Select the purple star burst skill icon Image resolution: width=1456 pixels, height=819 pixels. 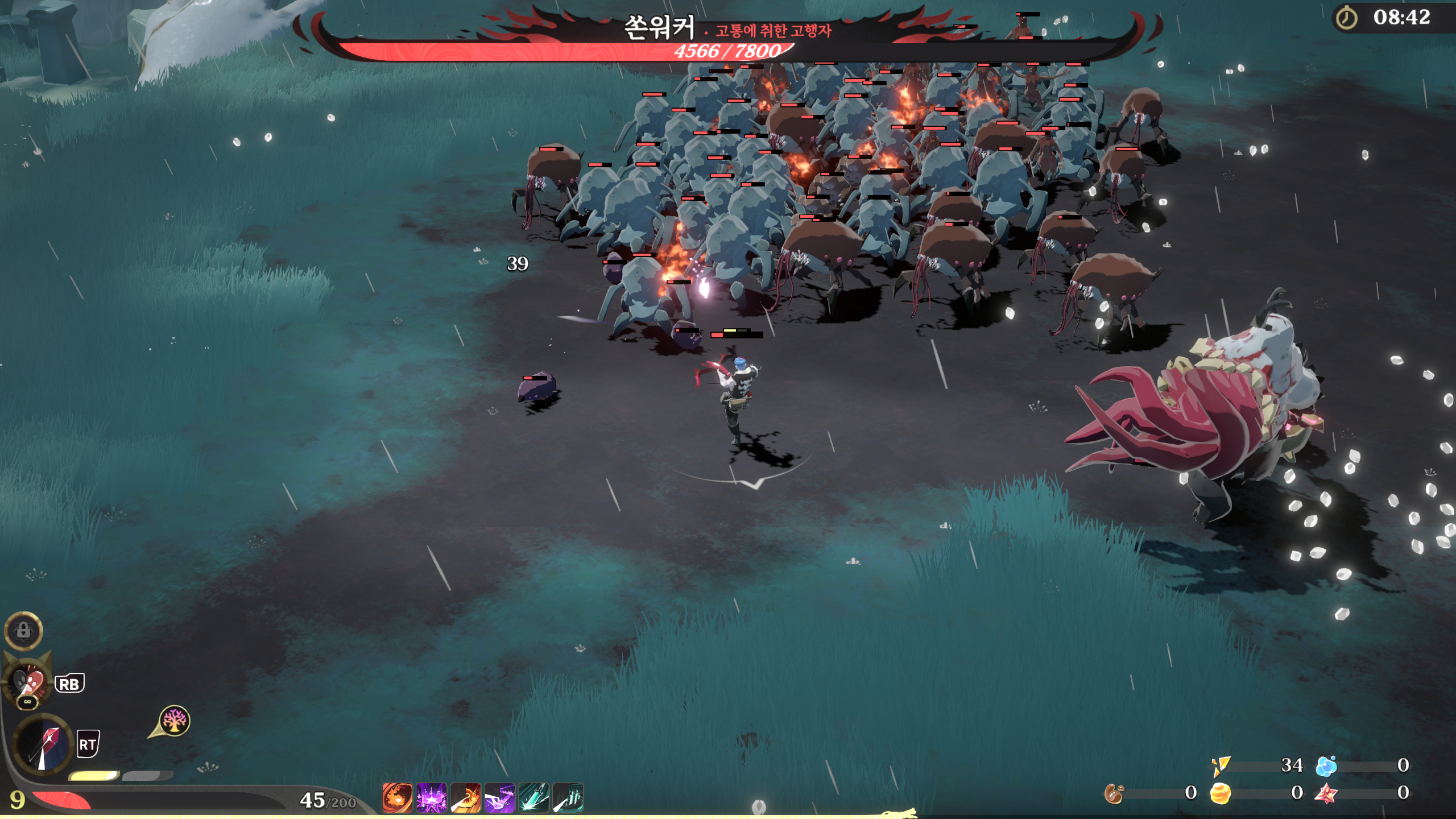[x=431, y=797]
